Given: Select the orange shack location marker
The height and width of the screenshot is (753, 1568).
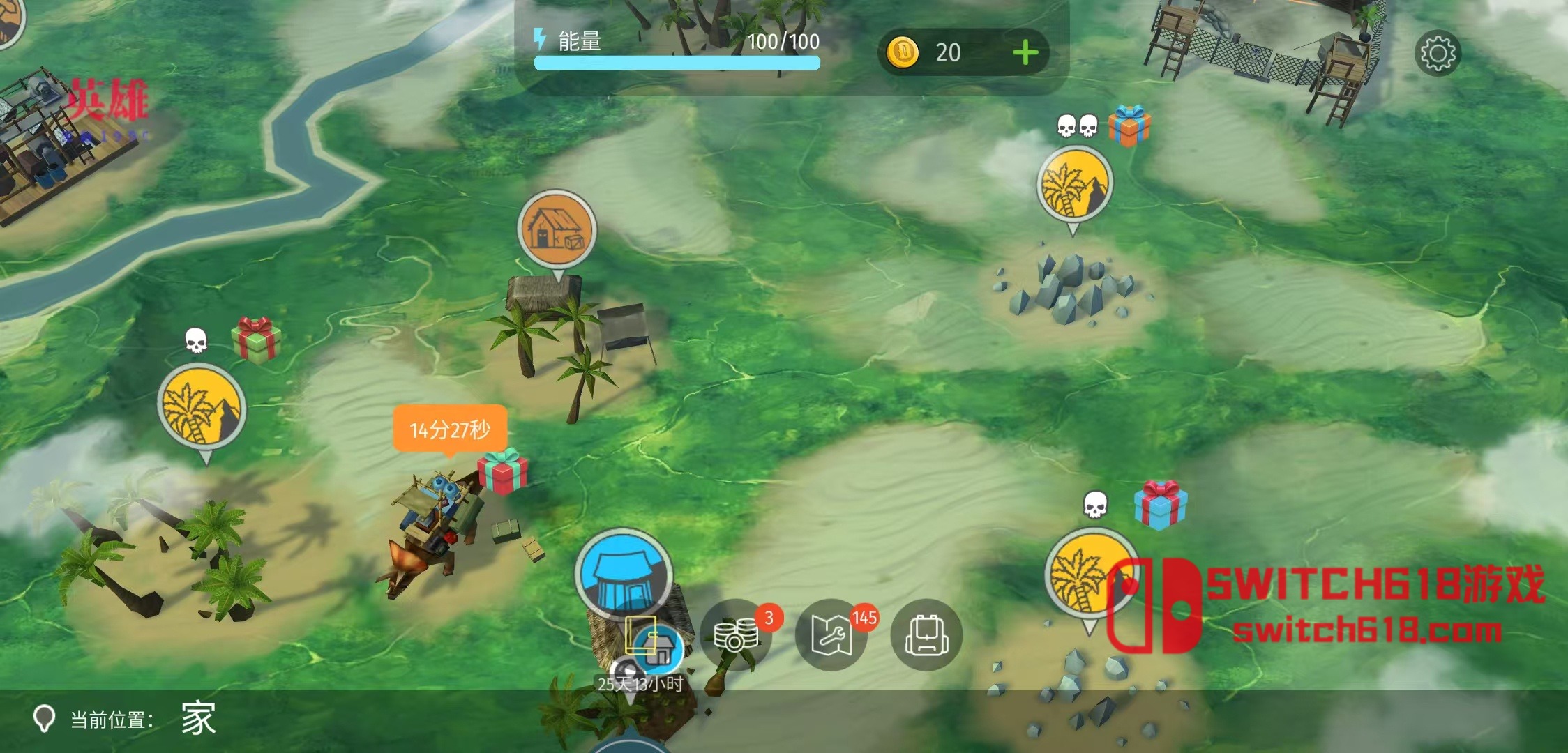Looking at the screenshot, I should pos(557,231).
